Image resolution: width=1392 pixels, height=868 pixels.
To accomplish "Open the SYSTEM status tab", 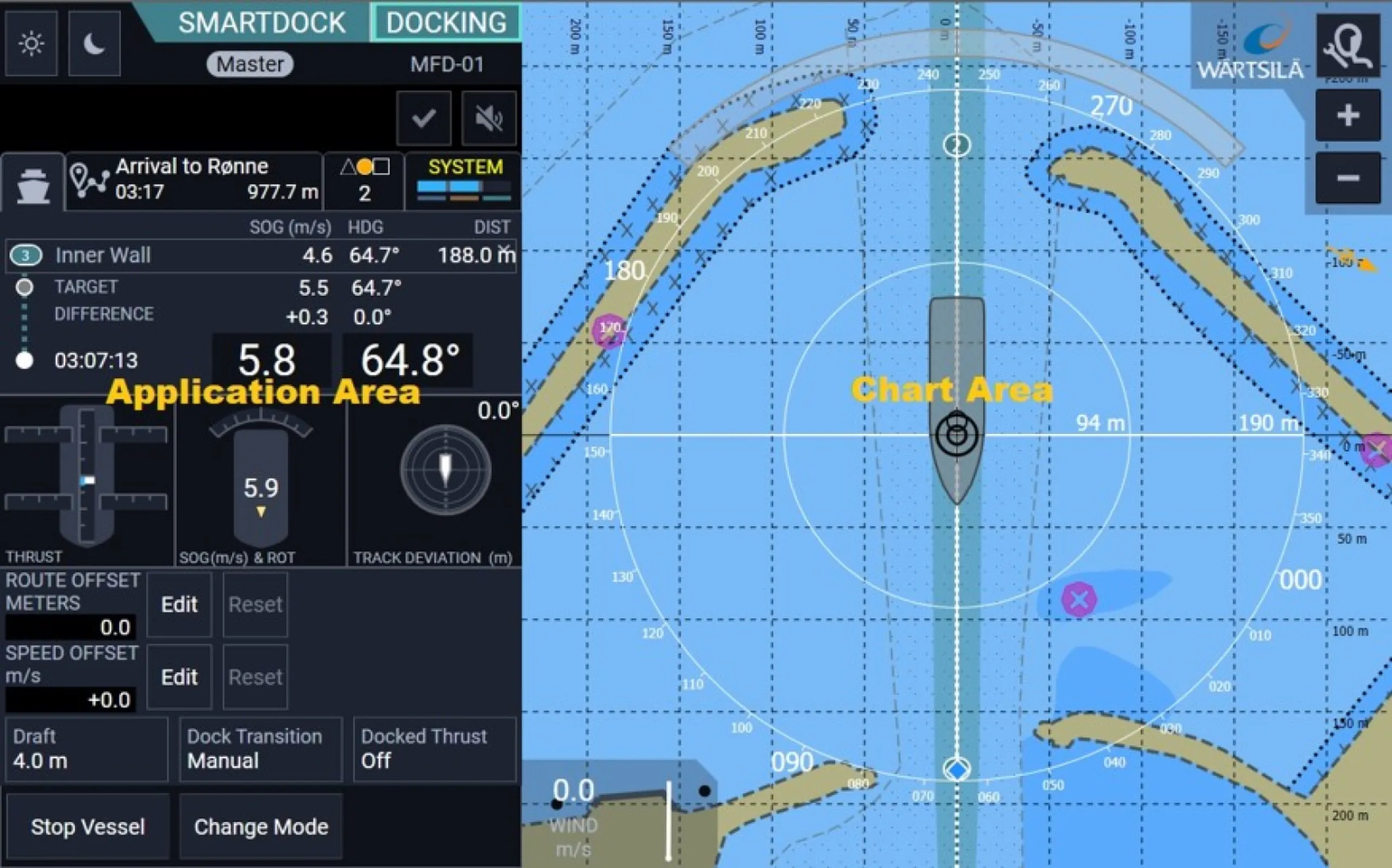I will click(464, 180).
